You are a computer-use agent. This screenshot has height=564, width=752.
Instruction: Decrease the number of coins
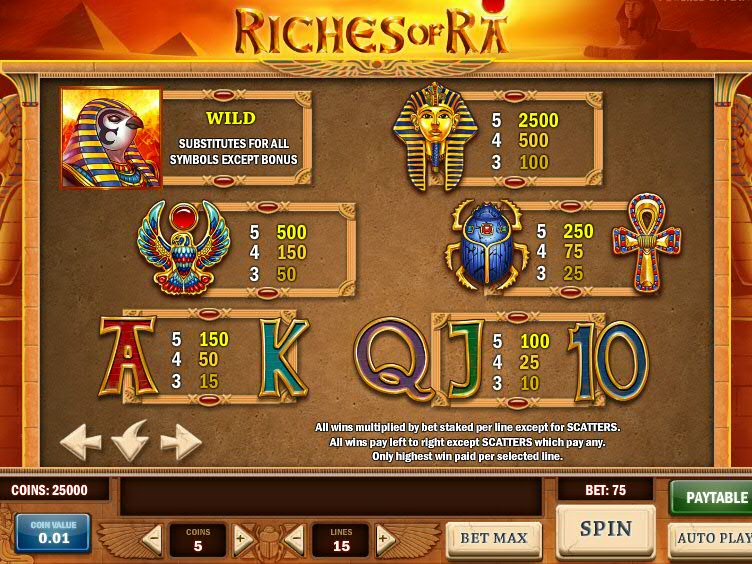coord(152,540)
